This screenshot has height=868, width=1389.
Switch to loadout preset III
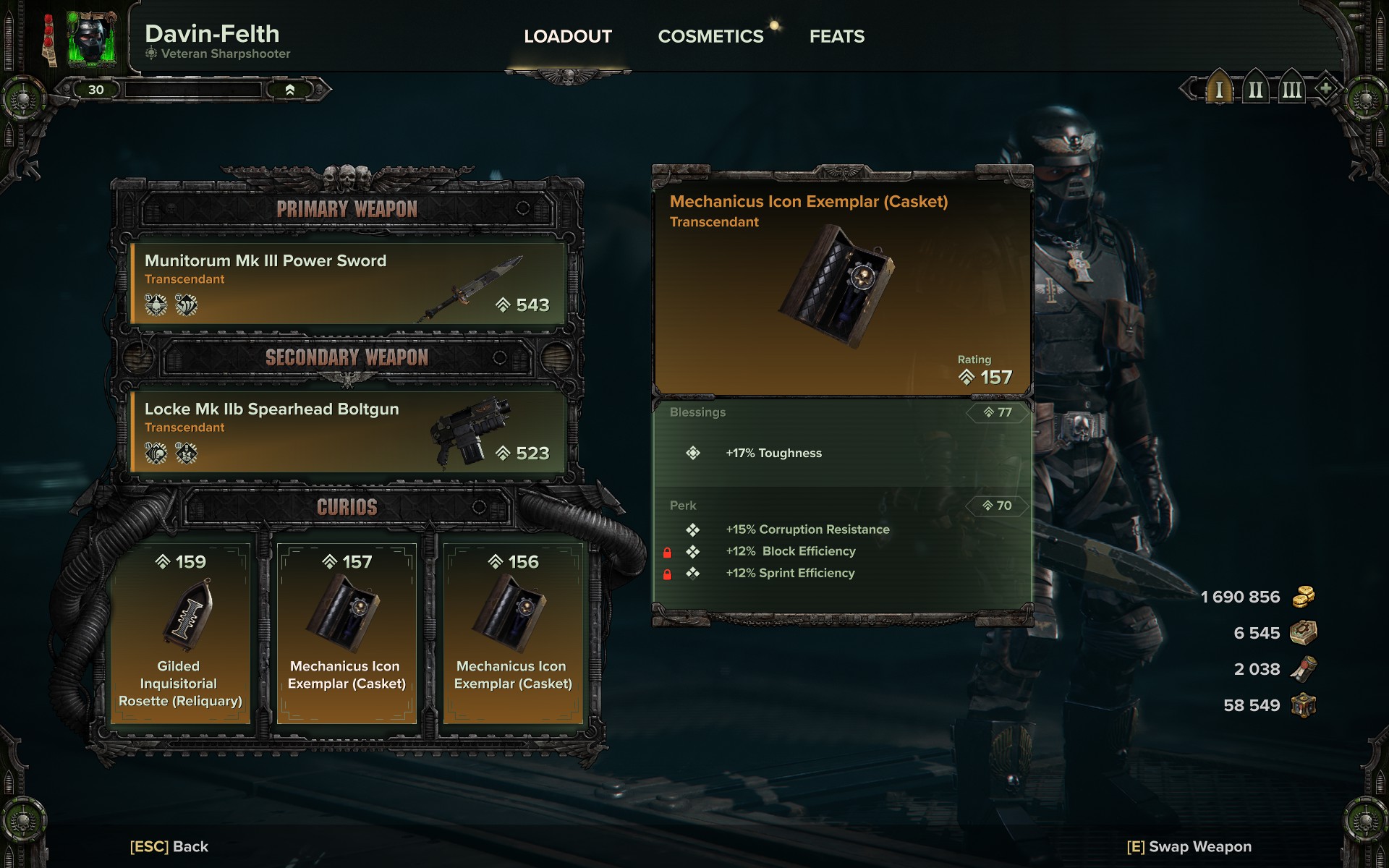[1291, 90]
